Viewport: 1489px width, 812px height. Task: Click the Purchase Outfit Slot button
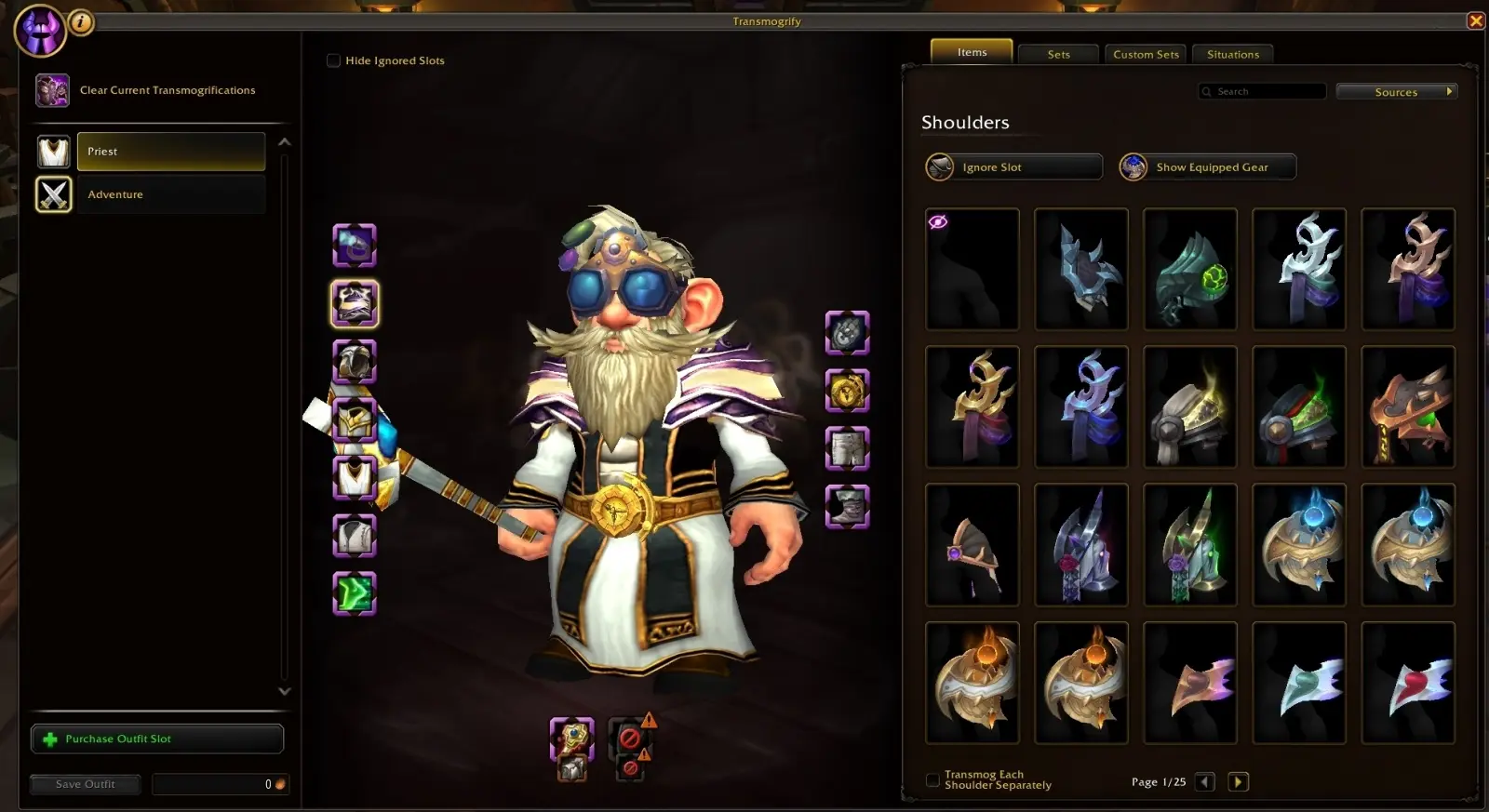(156, 738)
